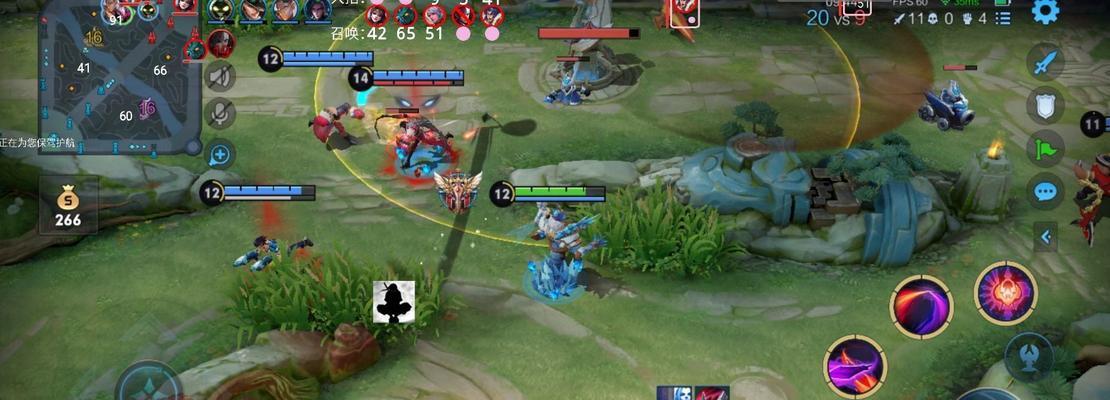Cast the glowing skull ultimate ability

click(1005, 294)
